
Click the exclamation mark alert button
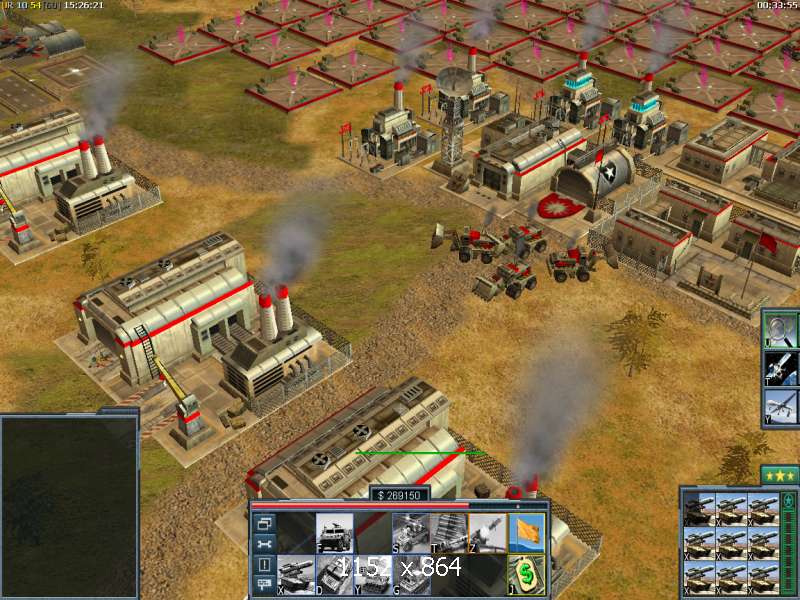(x=265, y=564)
